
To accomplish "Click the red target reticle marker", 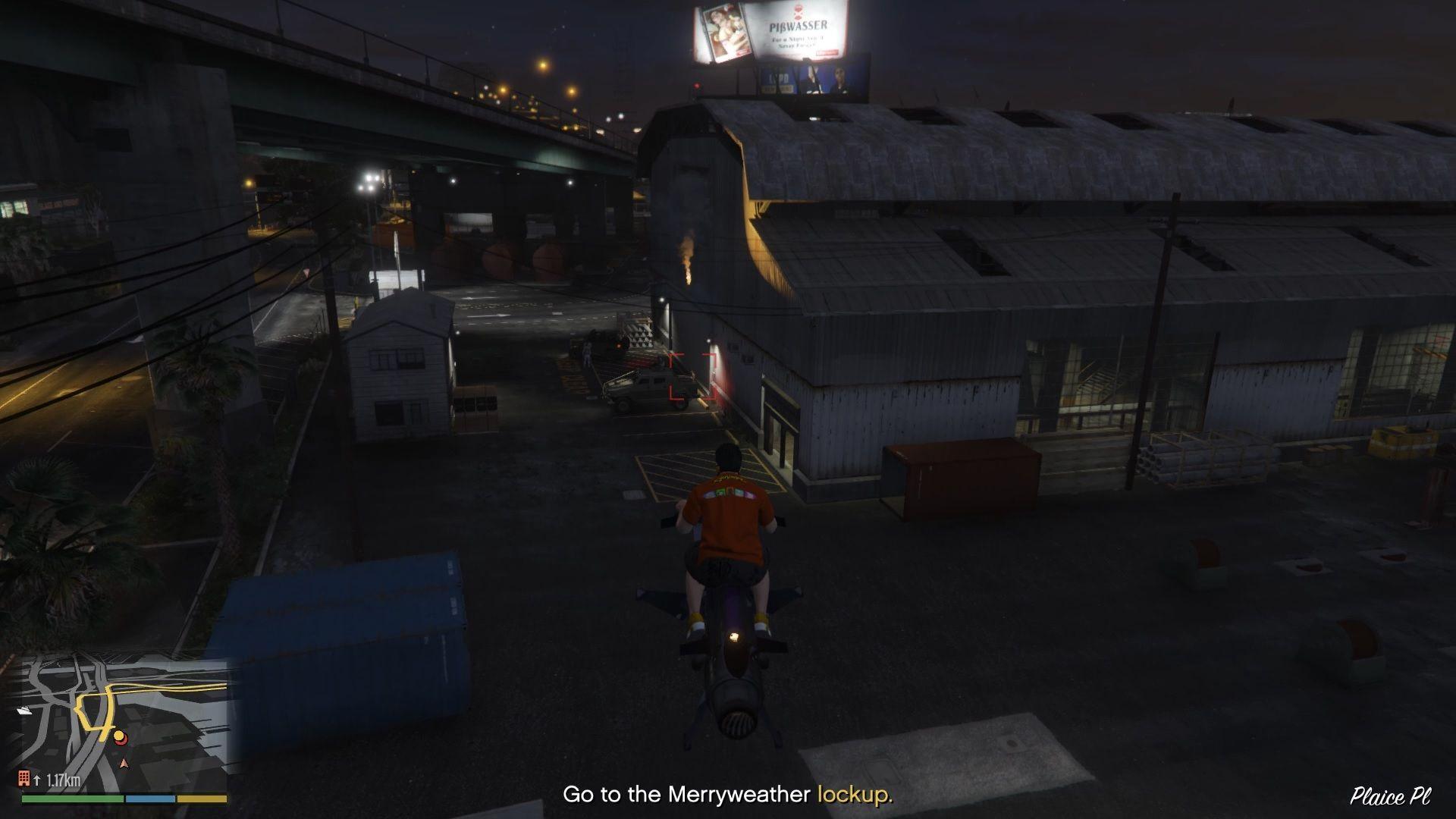I will (692, 375).
